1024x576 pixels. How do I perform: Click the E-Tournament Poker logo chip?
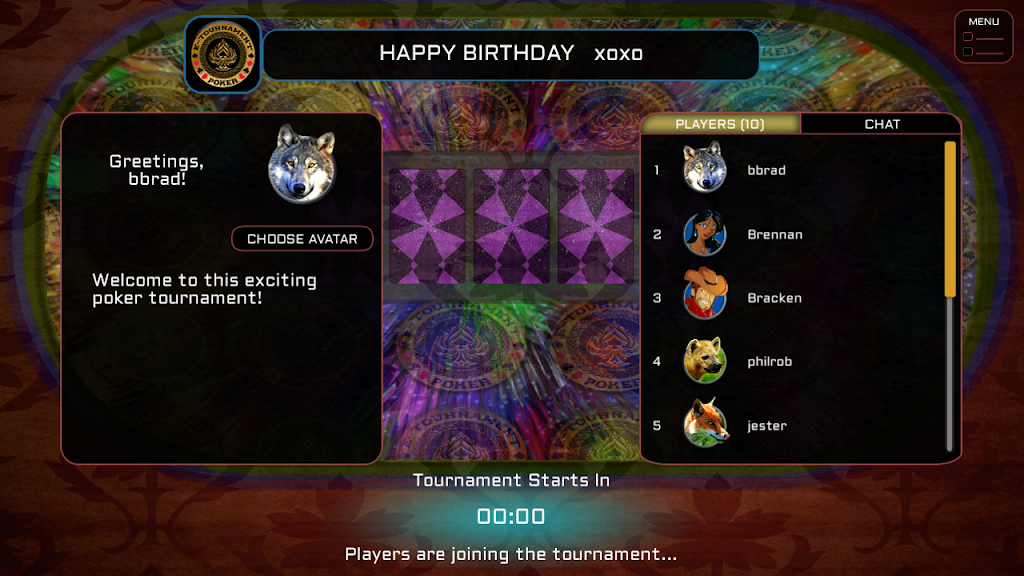coord(223,54)
